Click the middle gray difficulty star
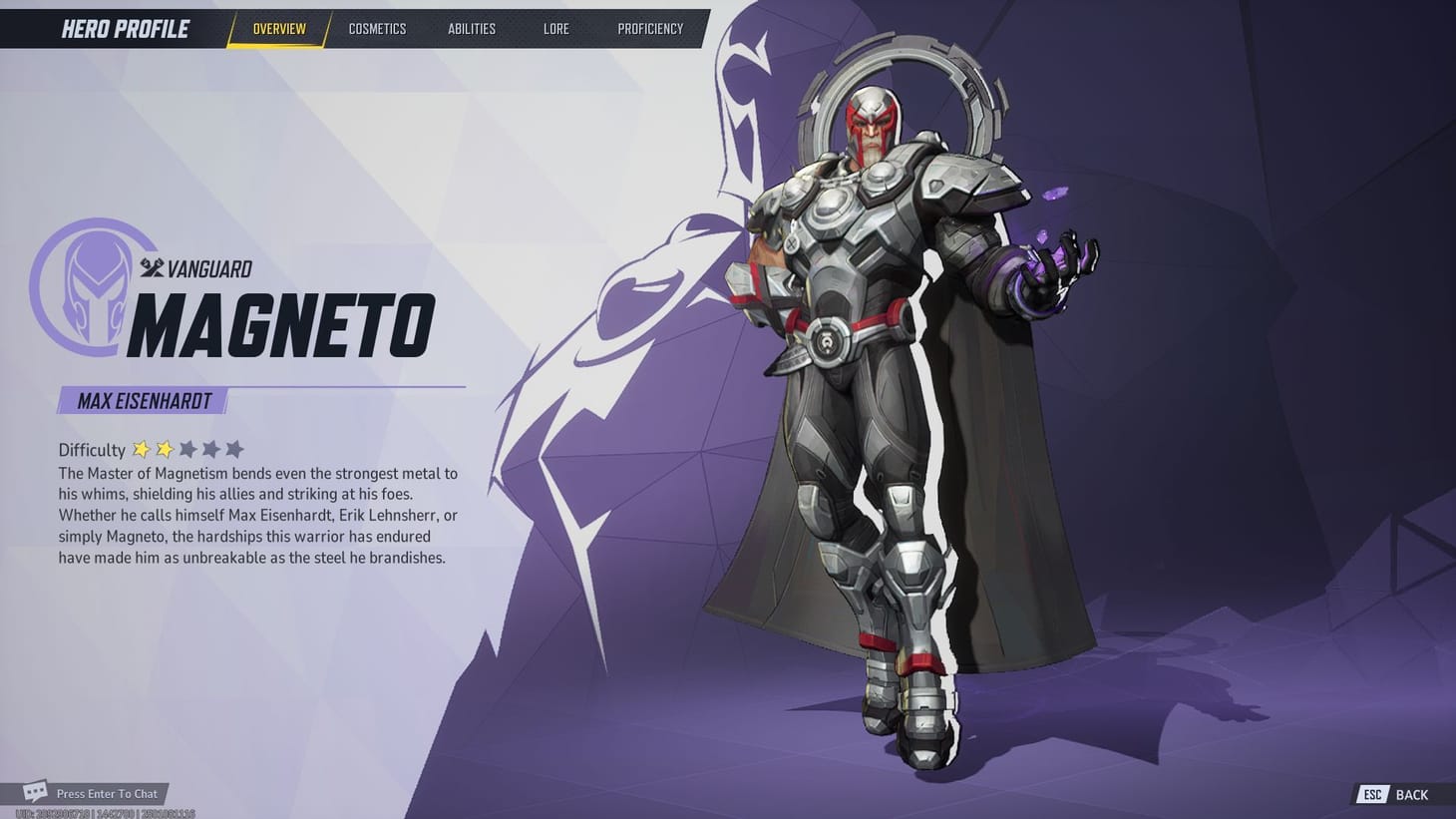 coord(211,449)
